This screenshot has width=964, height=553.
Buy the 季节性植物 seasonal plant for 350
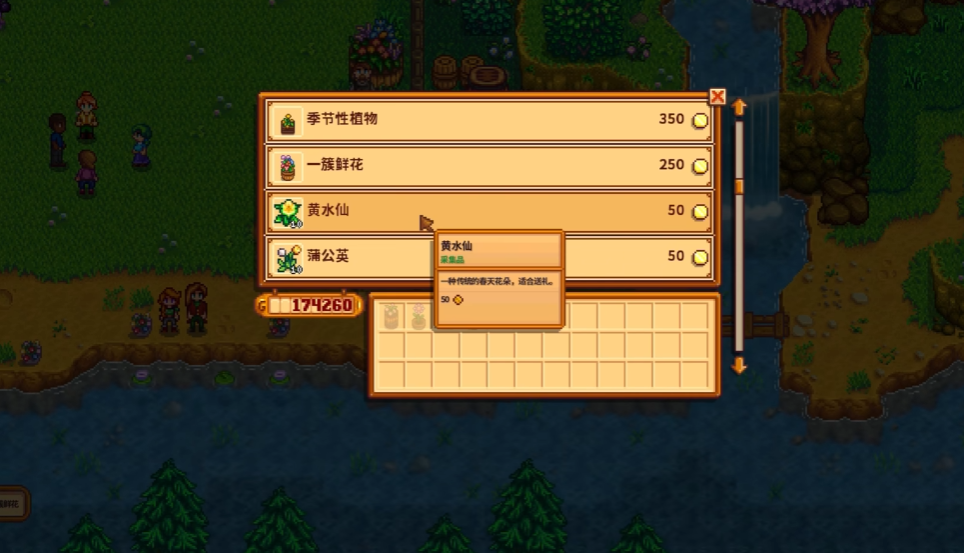click(490, 120)
